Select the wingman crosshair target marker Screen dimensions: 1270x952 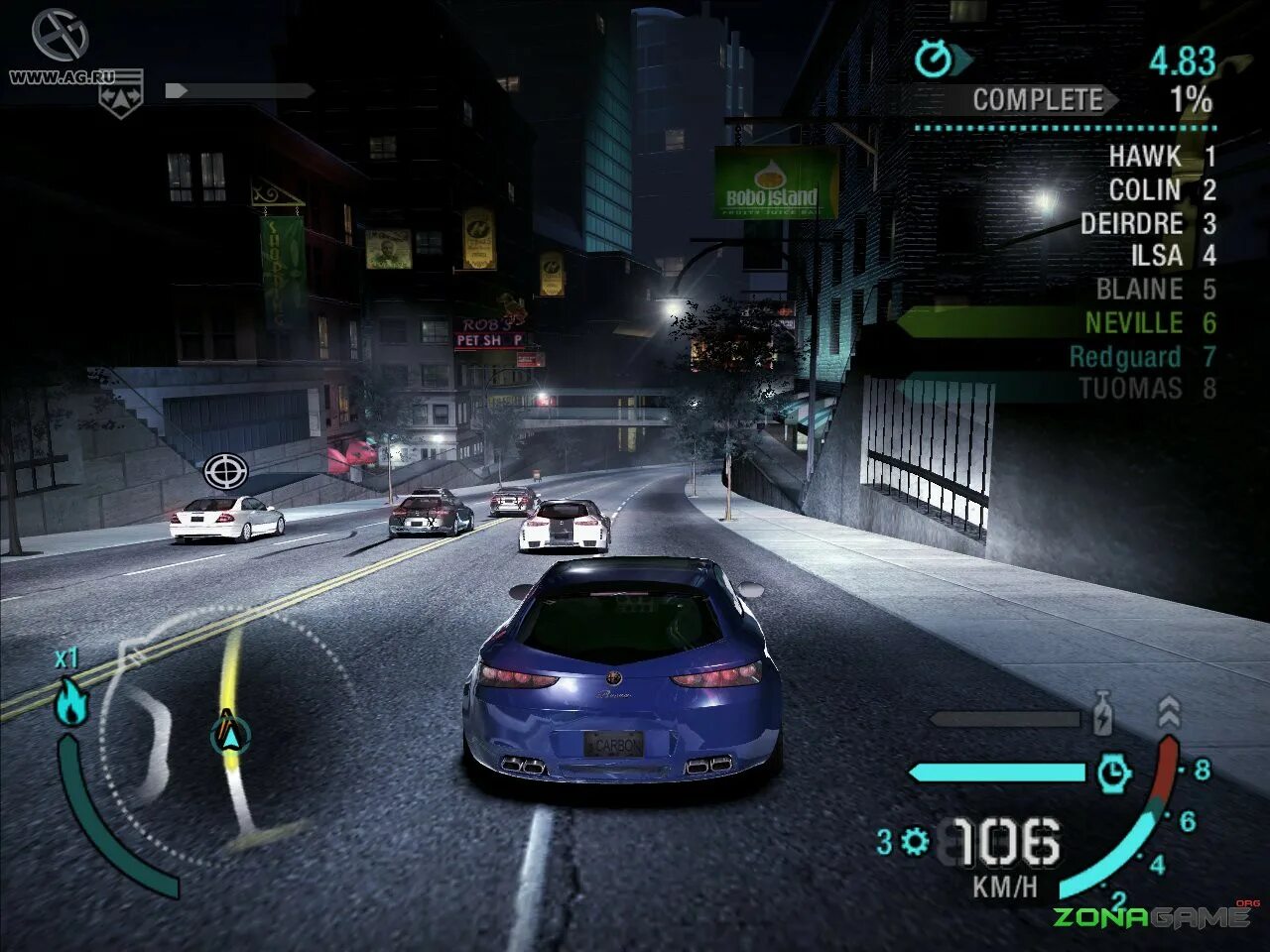[225, 471]
